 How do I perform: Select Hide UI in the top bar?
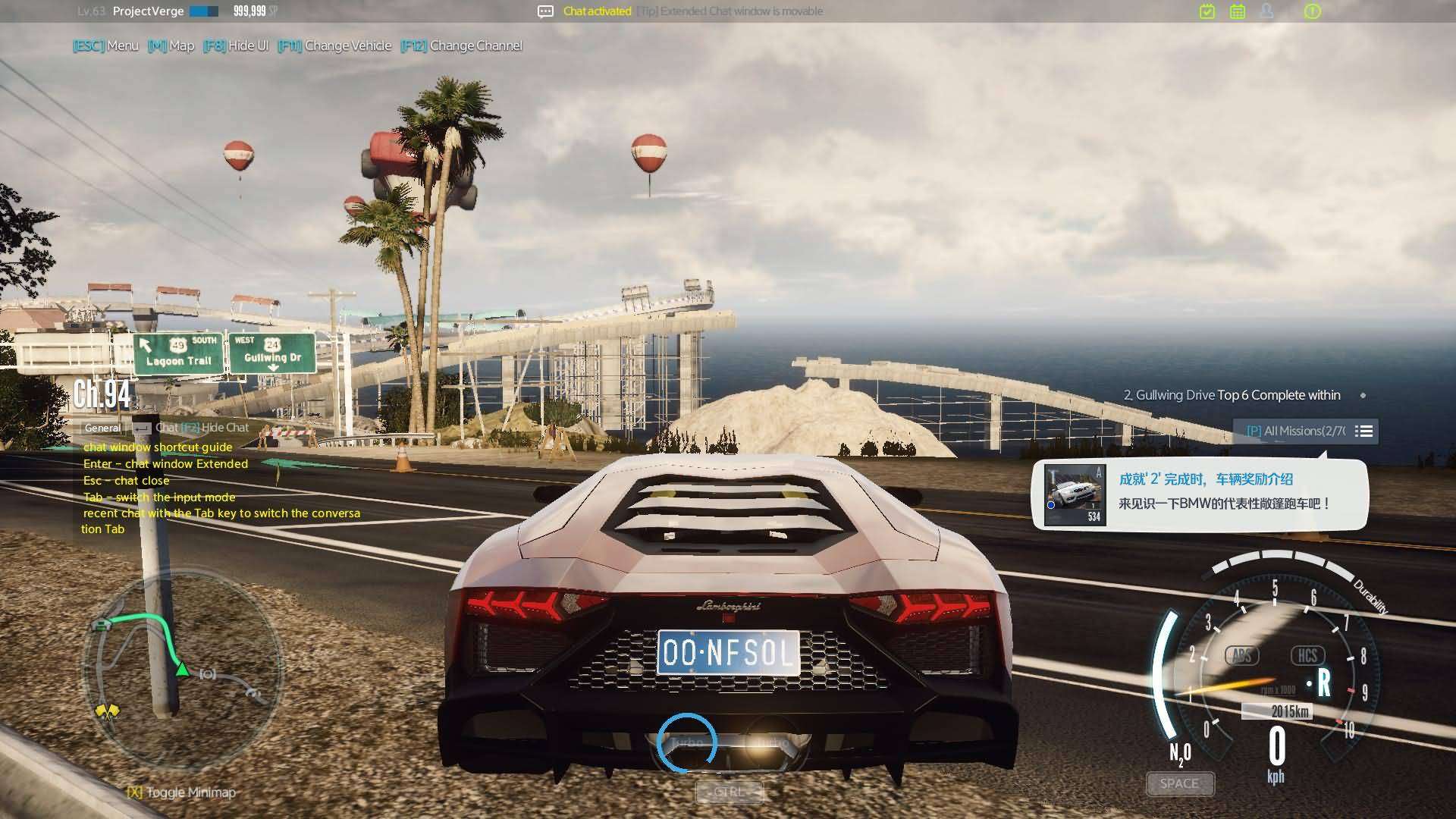point(236,45)
